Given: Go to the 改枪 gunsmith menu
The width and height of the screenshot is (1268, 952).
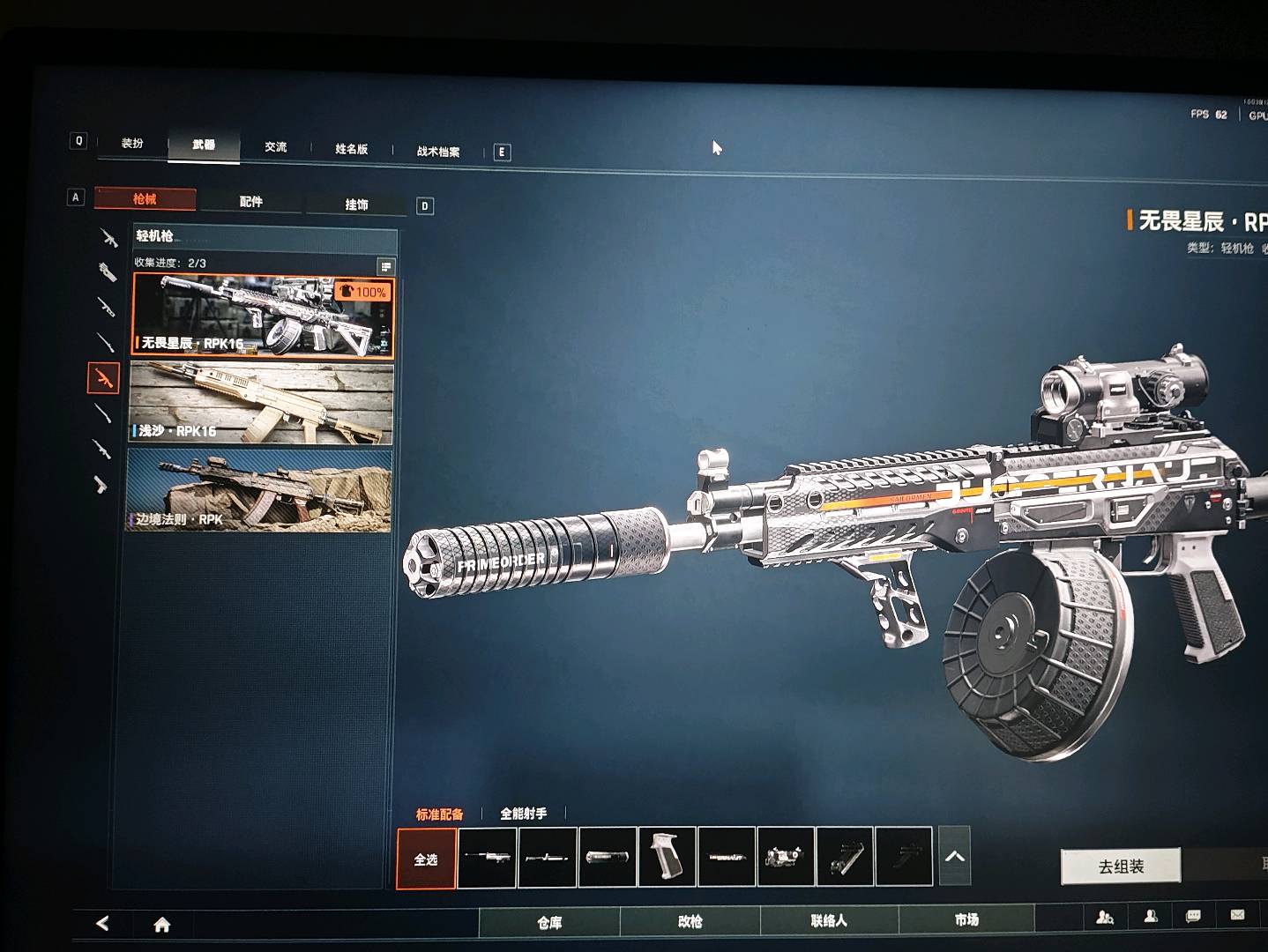Looking at the screenshot, I should click(690, 921).
